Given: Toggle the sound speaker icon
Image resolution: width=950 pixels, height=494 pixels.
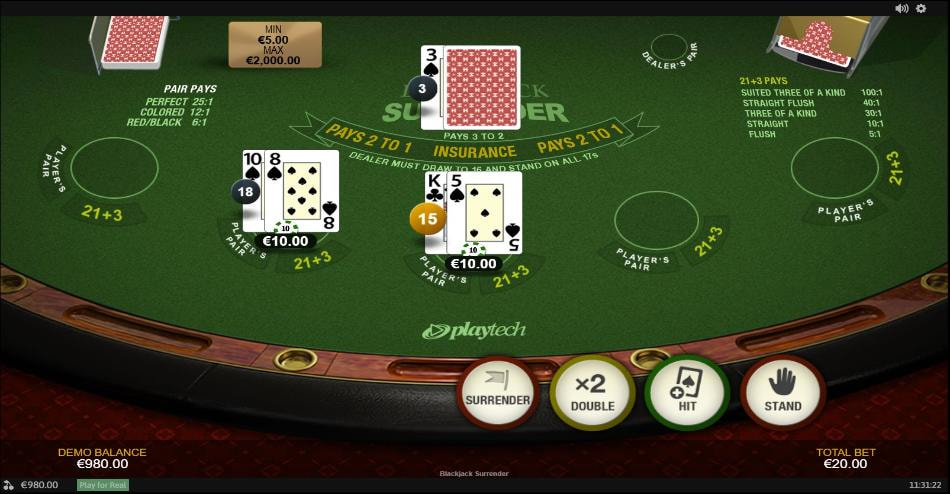Looking at the screenshot, I should [x=901, y=8].
